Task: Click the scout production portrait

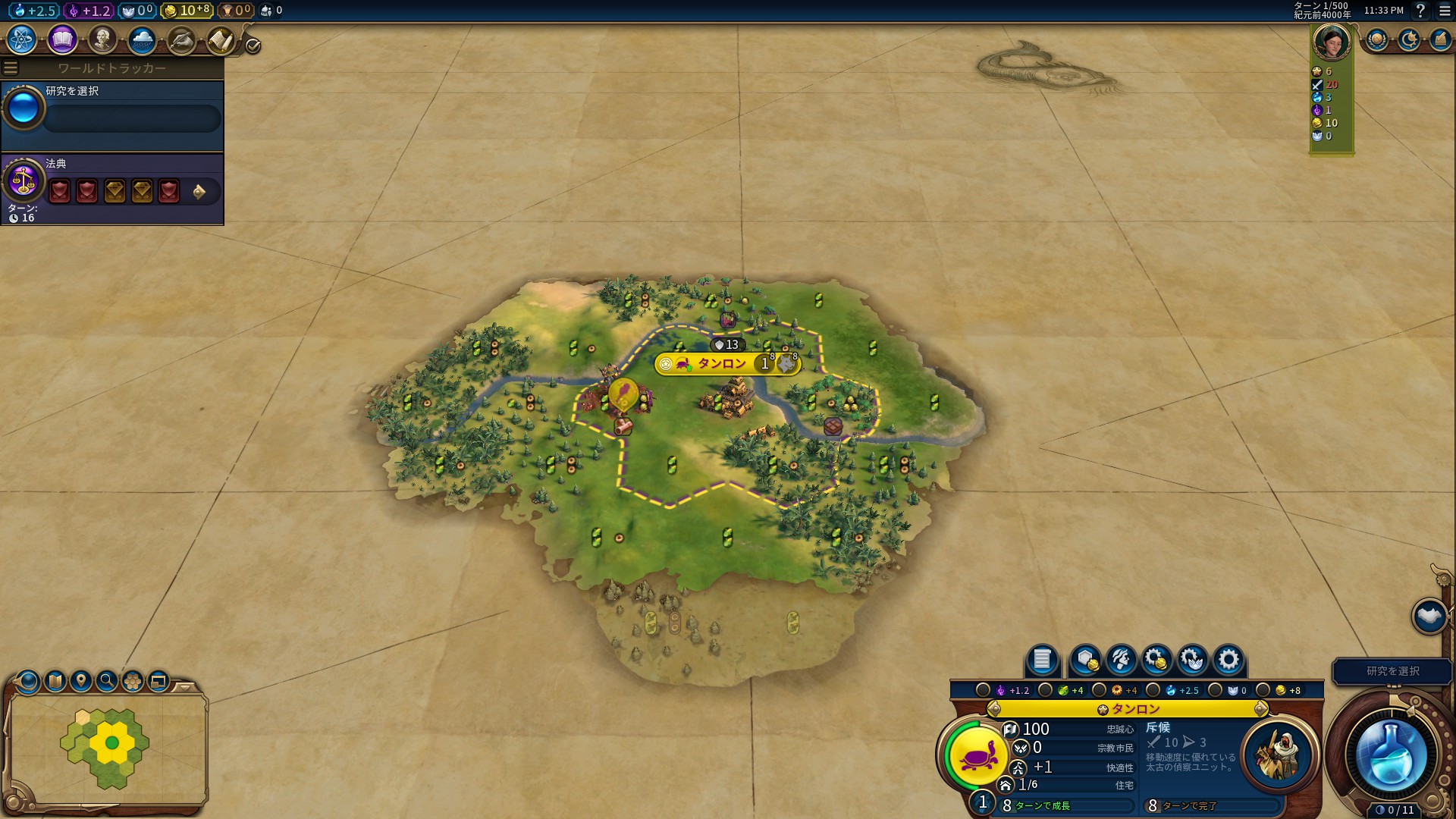Action: pyautogui.click(x=1279, y=755)
